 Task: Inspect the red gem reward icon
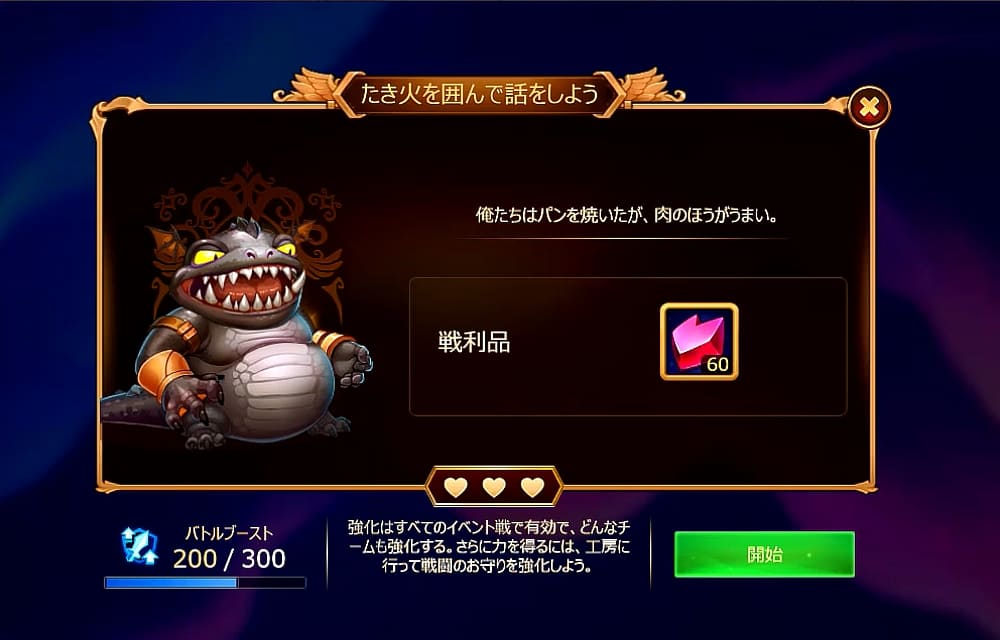699,341
